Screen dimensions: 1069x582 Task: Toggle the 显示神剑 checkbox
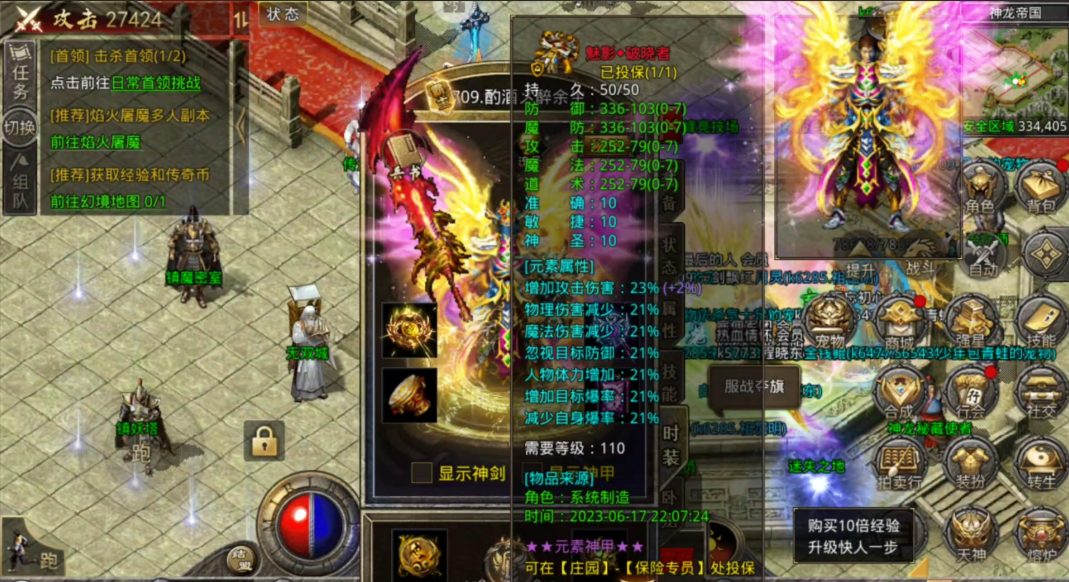click(423, 472)
